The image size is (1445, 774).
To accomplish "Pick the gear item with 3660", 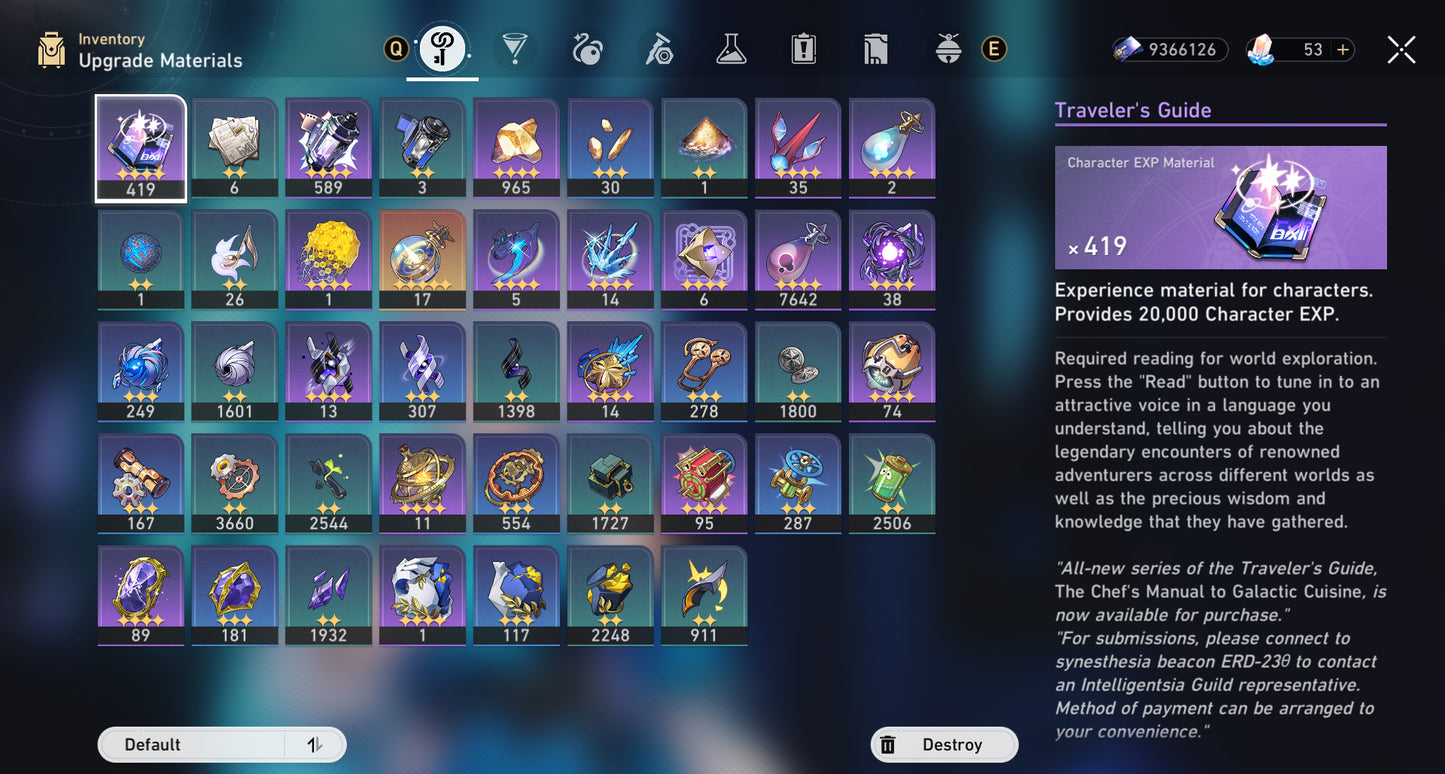I will click(234, 484).
